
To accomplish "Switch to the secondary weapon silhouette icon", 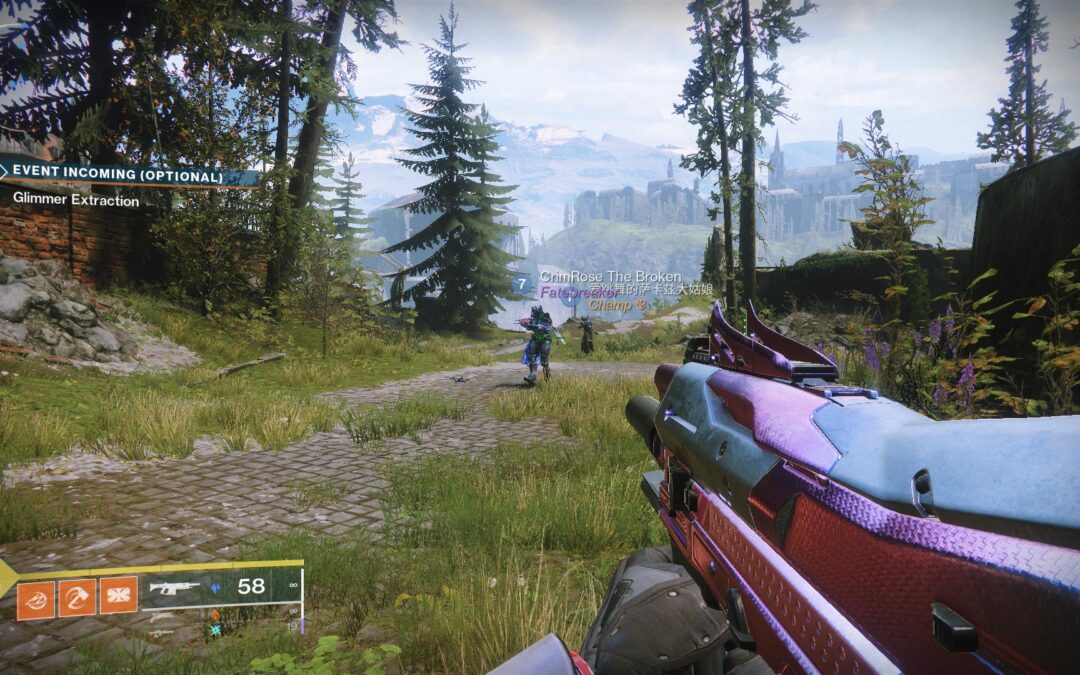I will 161,616.
